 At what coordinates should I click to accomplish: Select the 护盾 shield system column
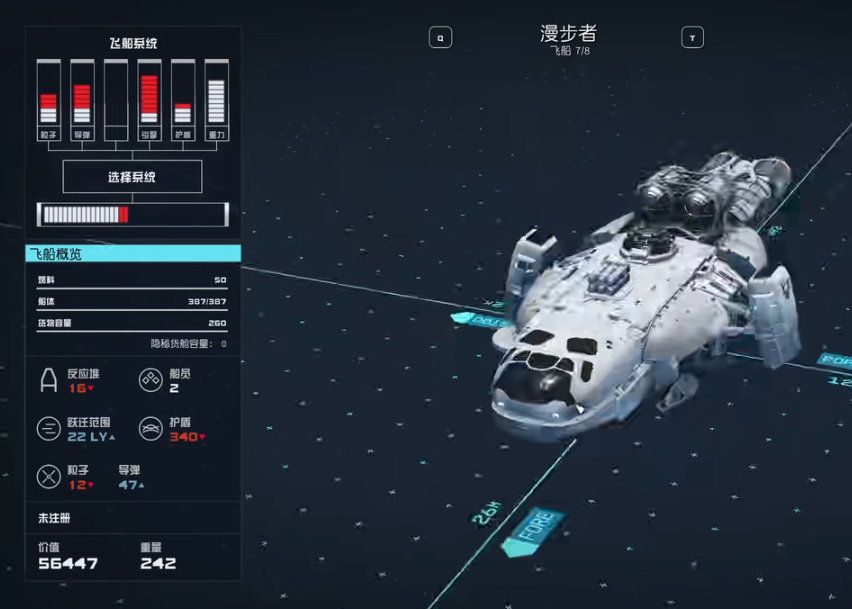(x=182, y=100)
